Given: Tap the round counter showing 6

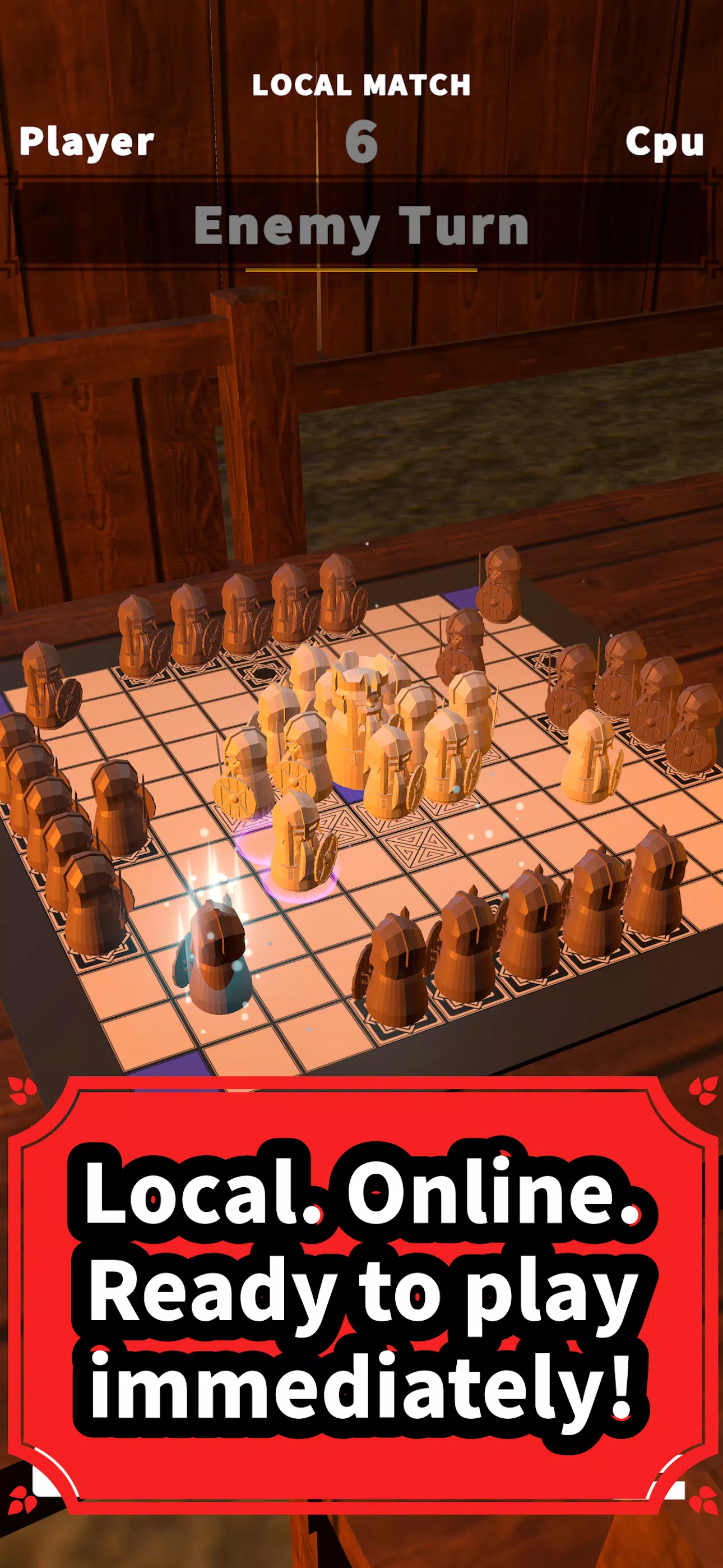Looking at the screenshot, I should [x=363, y=143].
